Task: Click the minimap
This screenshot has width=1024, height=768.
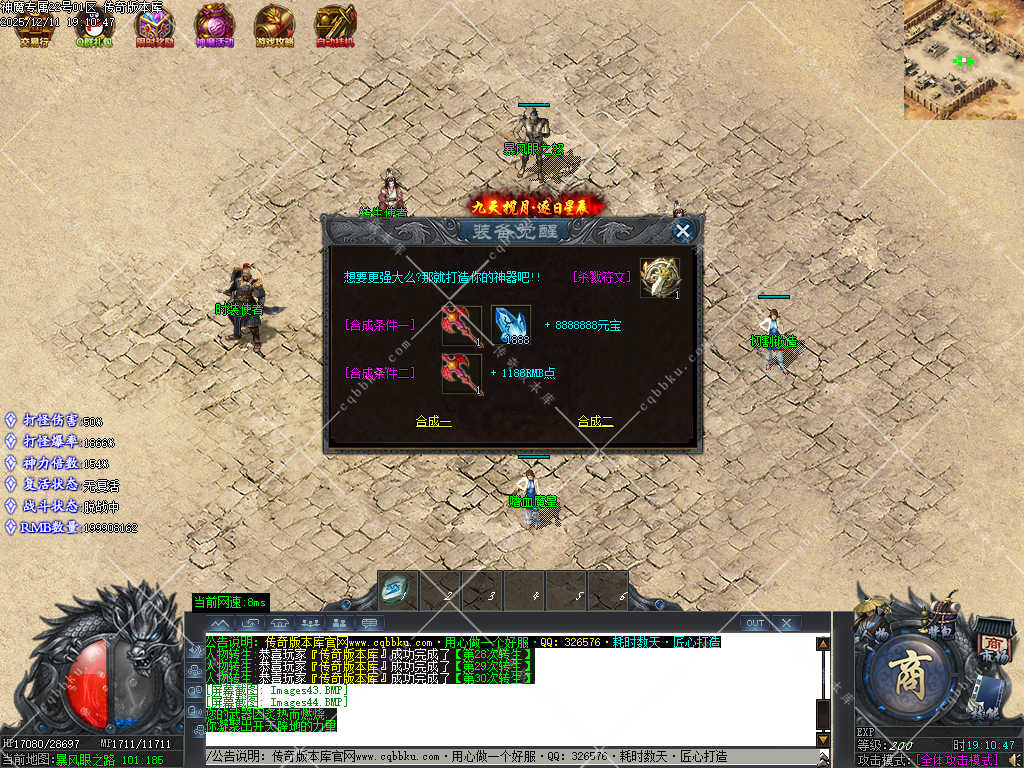Action: [963, 60]
